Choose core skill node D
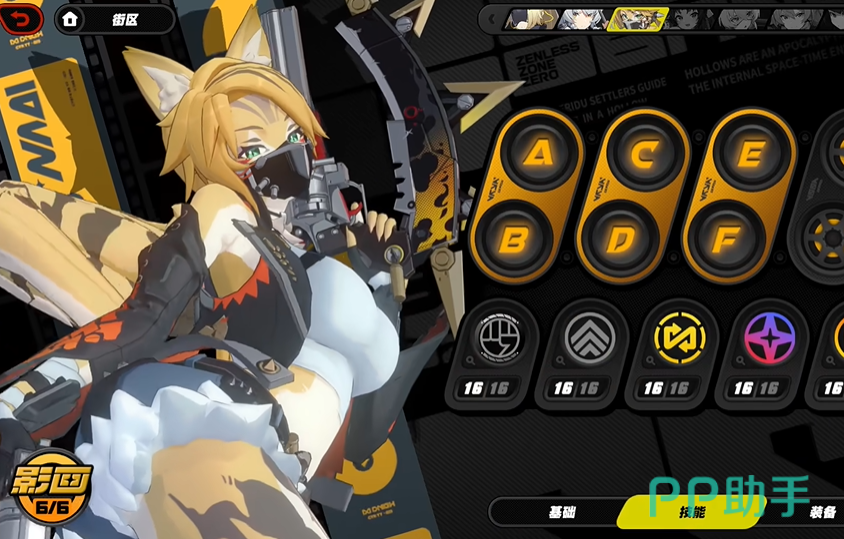This screenshot has width=844, height=539. tap(619, 239)
